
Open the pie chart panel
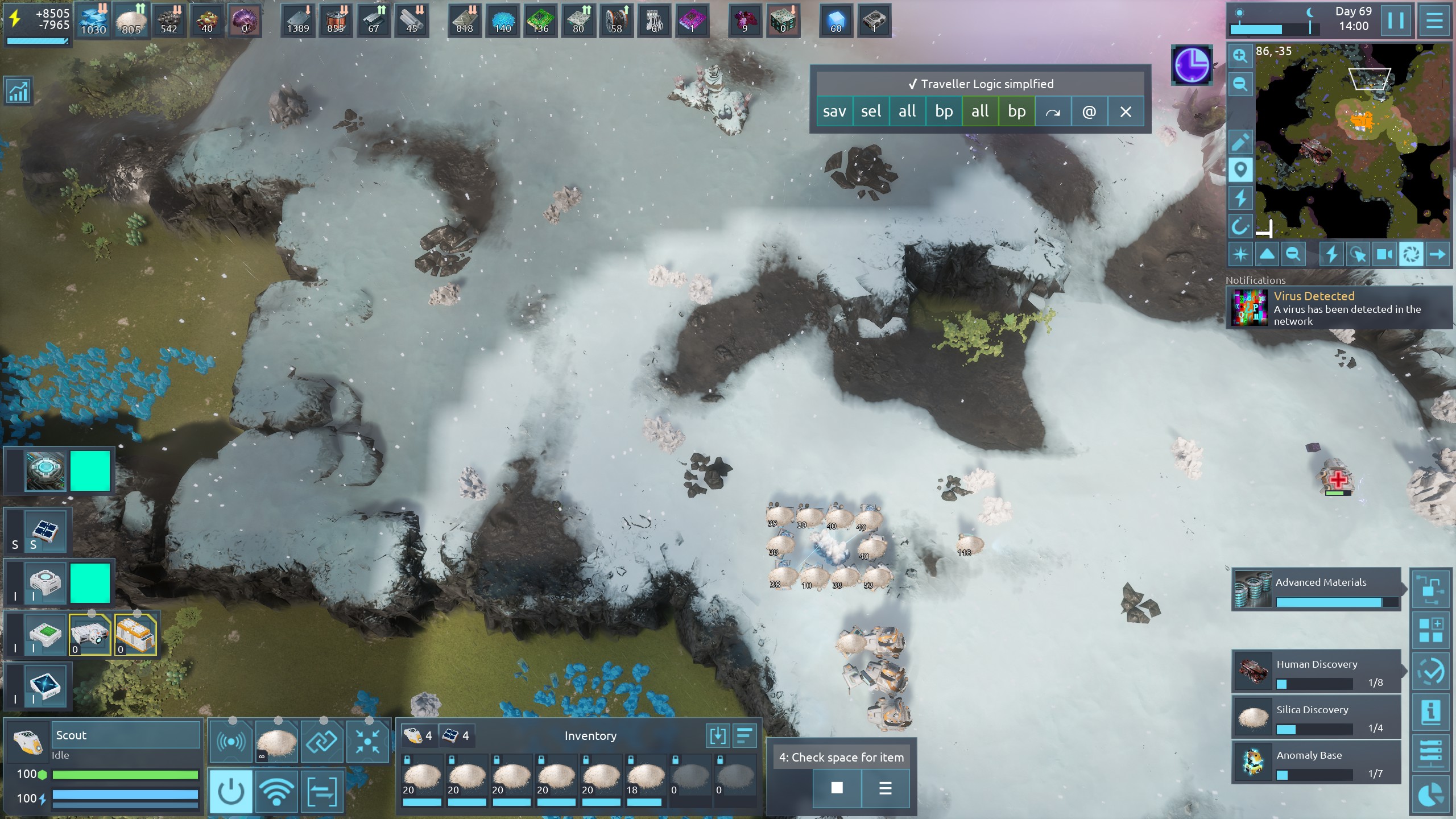click(1431, 795)
